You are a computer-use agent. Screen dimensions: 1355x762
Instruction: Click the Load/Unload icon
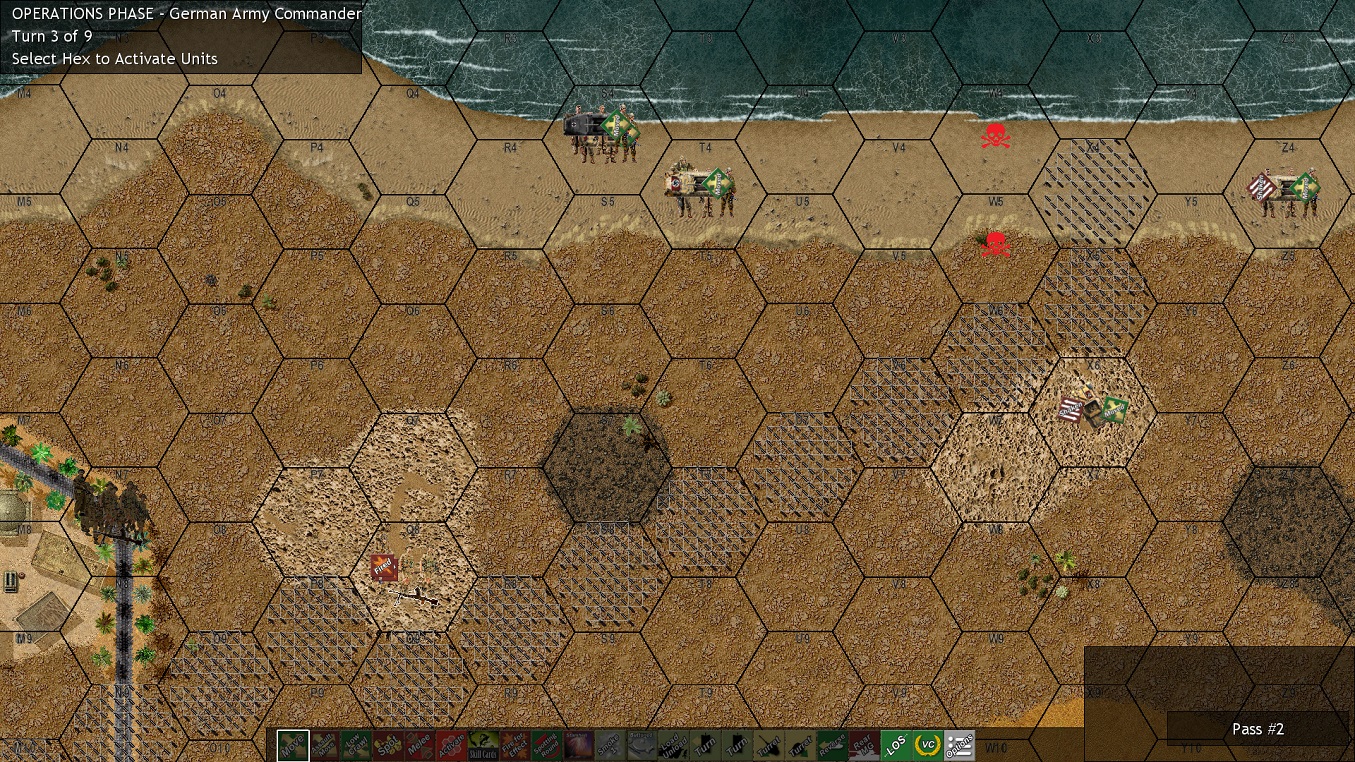tap(675, 745)
